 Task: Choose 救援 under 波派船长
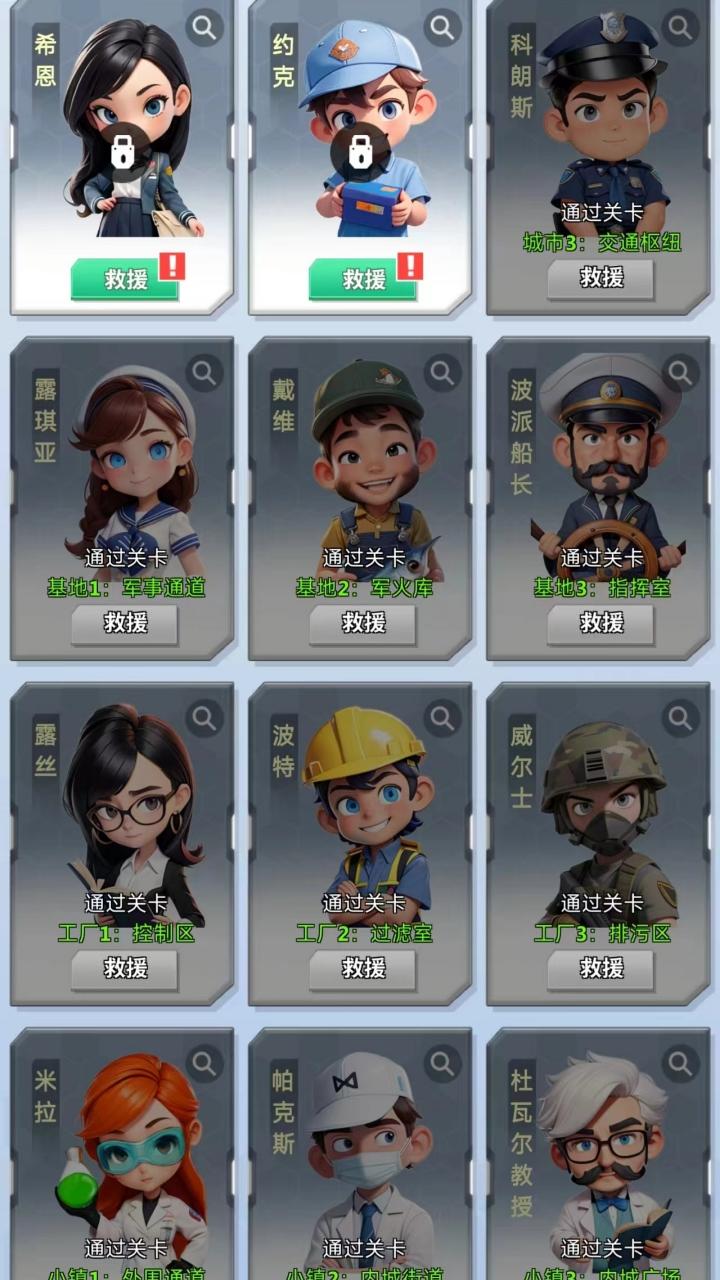(x=601, y=624)
